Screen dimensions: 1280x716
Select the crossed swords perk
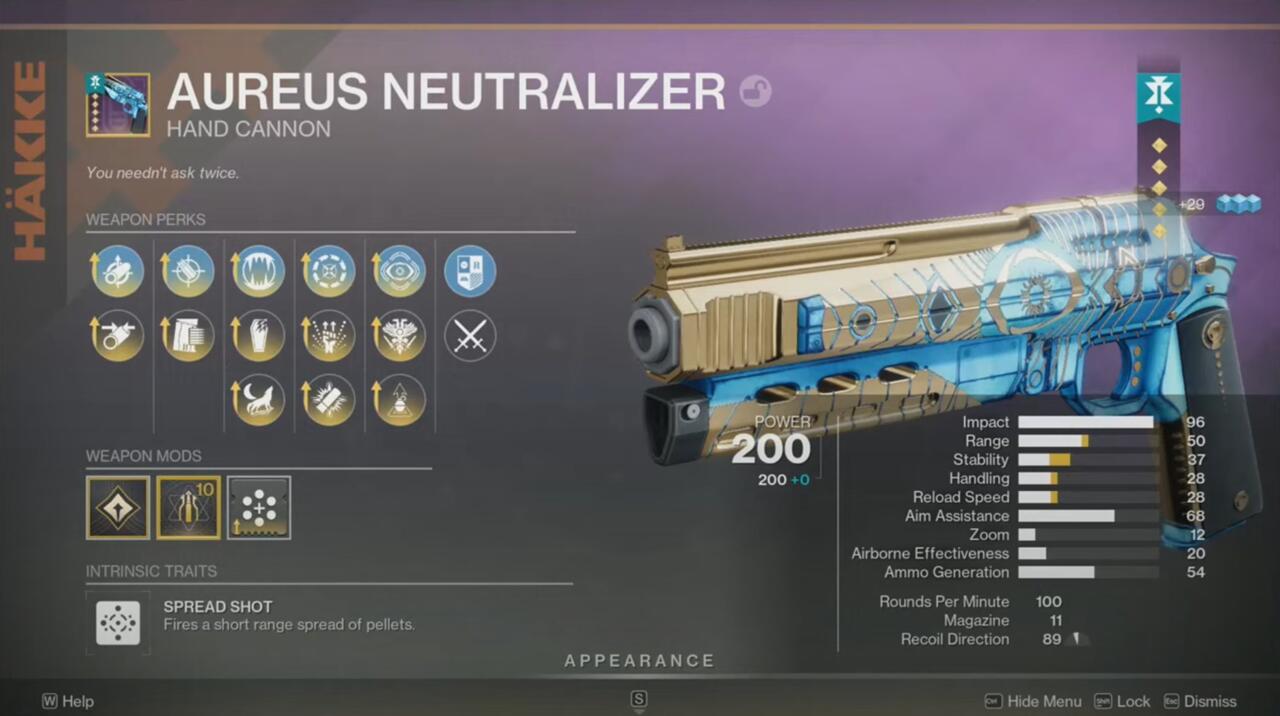(470, 336)
